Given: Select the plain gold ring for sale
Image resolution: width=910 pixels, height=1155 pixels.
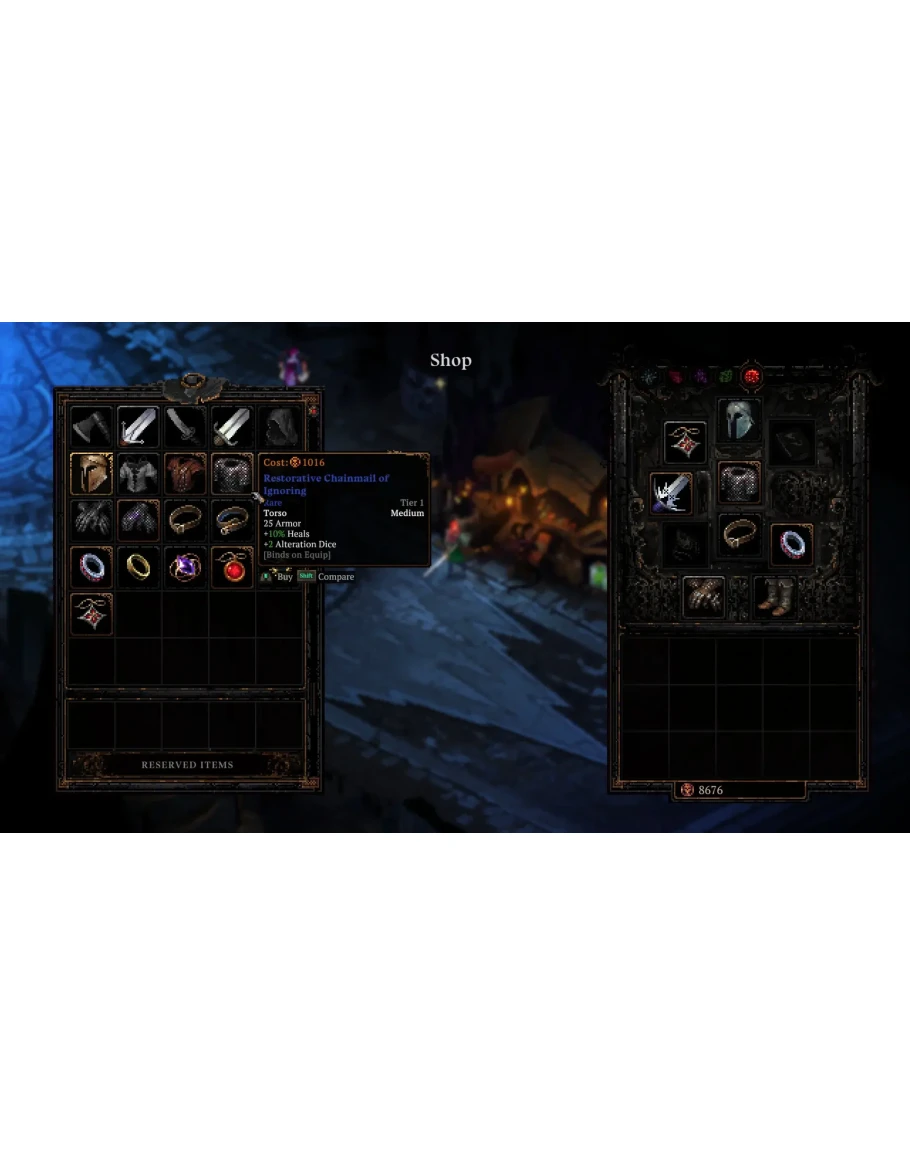Looking at the screenshot, I should [x=138, y=567].
